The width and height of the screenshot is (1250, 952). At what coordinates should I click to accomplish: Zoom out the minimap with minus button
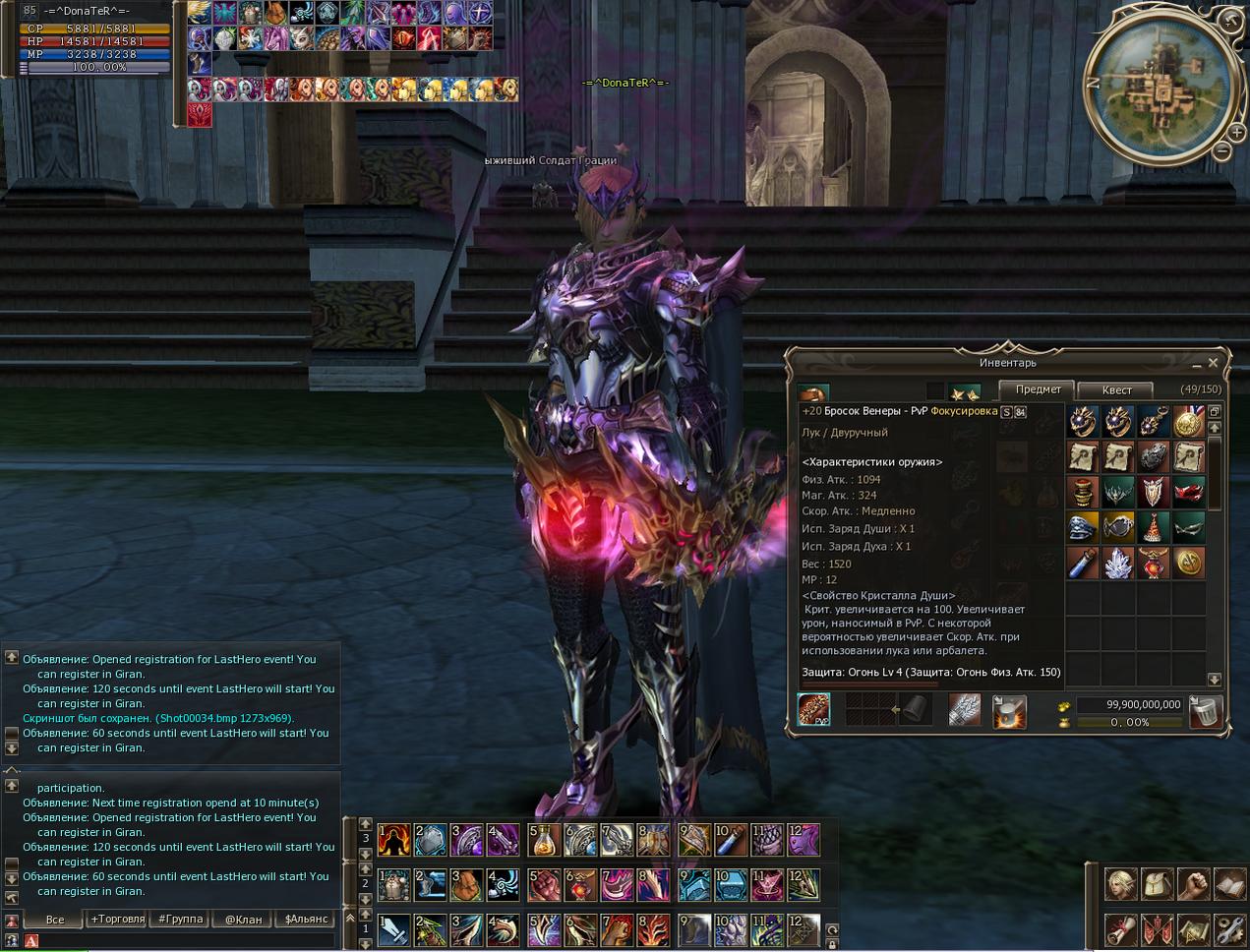[x=1220, y=151]
